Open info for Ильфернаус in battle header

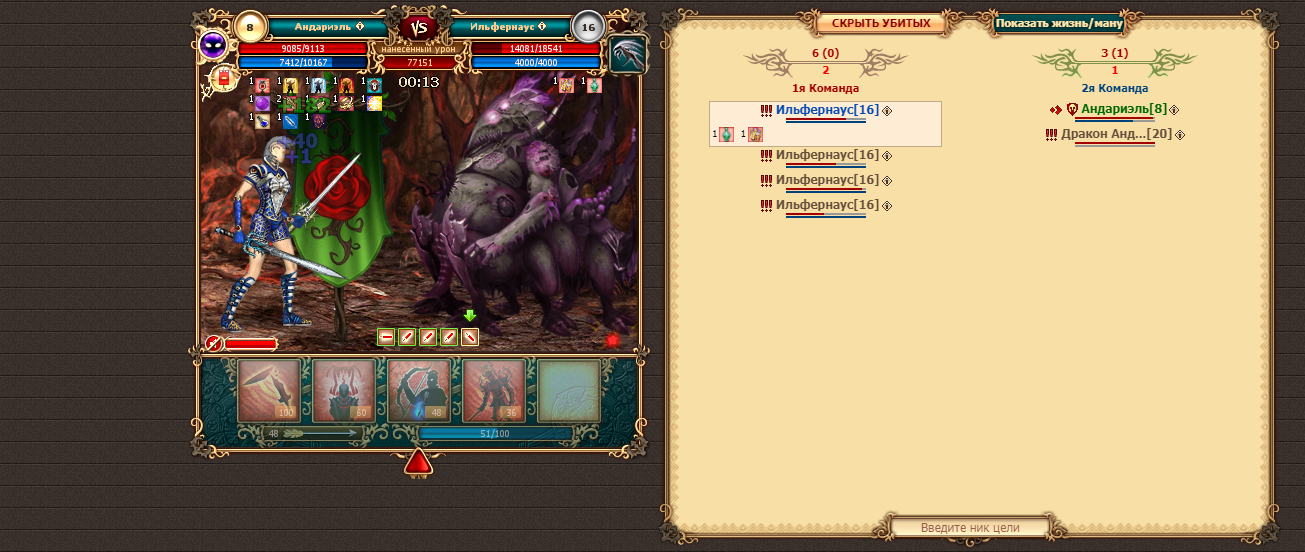click(x=542, y=27)
